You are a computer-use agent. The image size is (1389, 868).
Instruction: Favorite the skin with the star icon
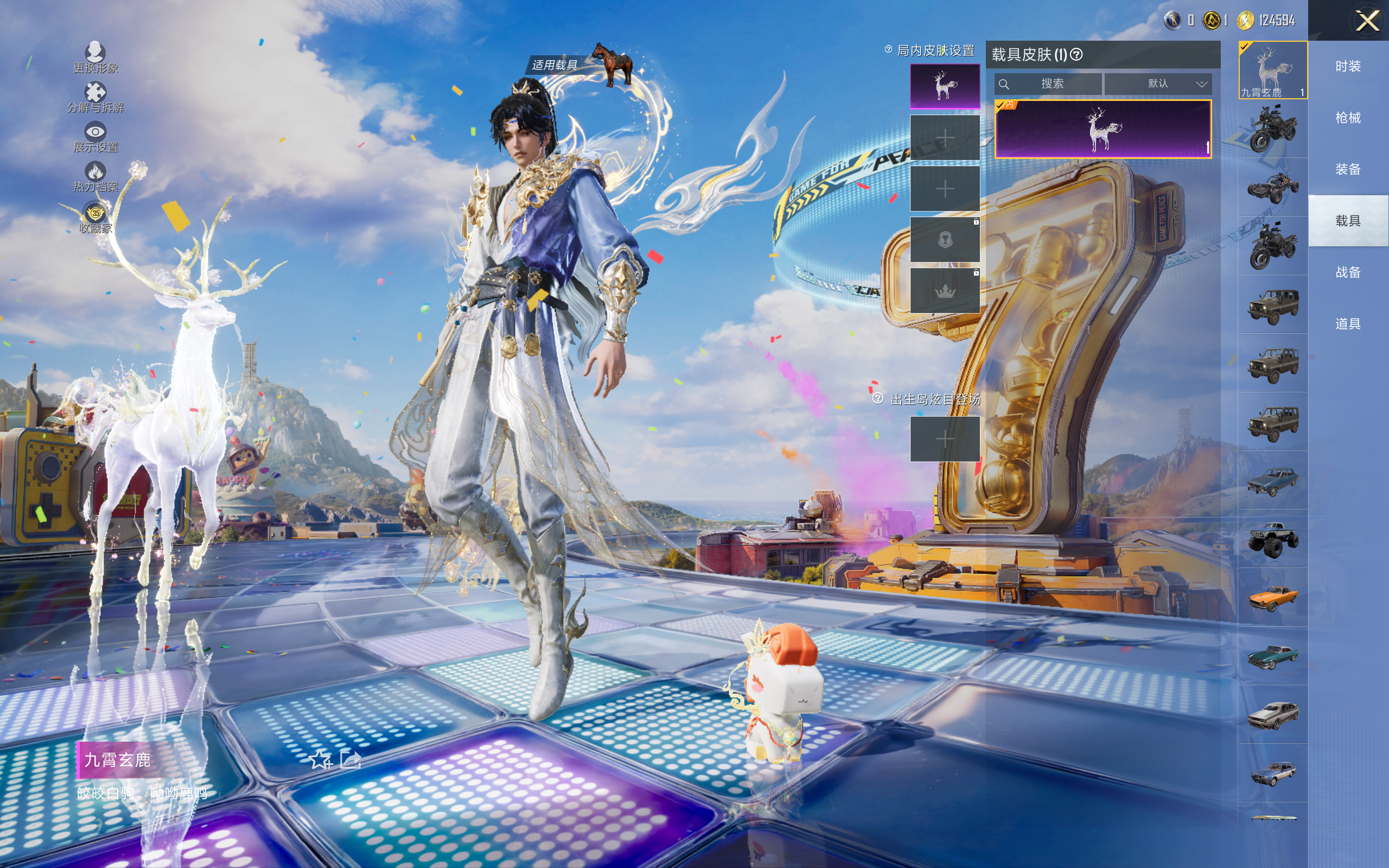pos(320,760)
